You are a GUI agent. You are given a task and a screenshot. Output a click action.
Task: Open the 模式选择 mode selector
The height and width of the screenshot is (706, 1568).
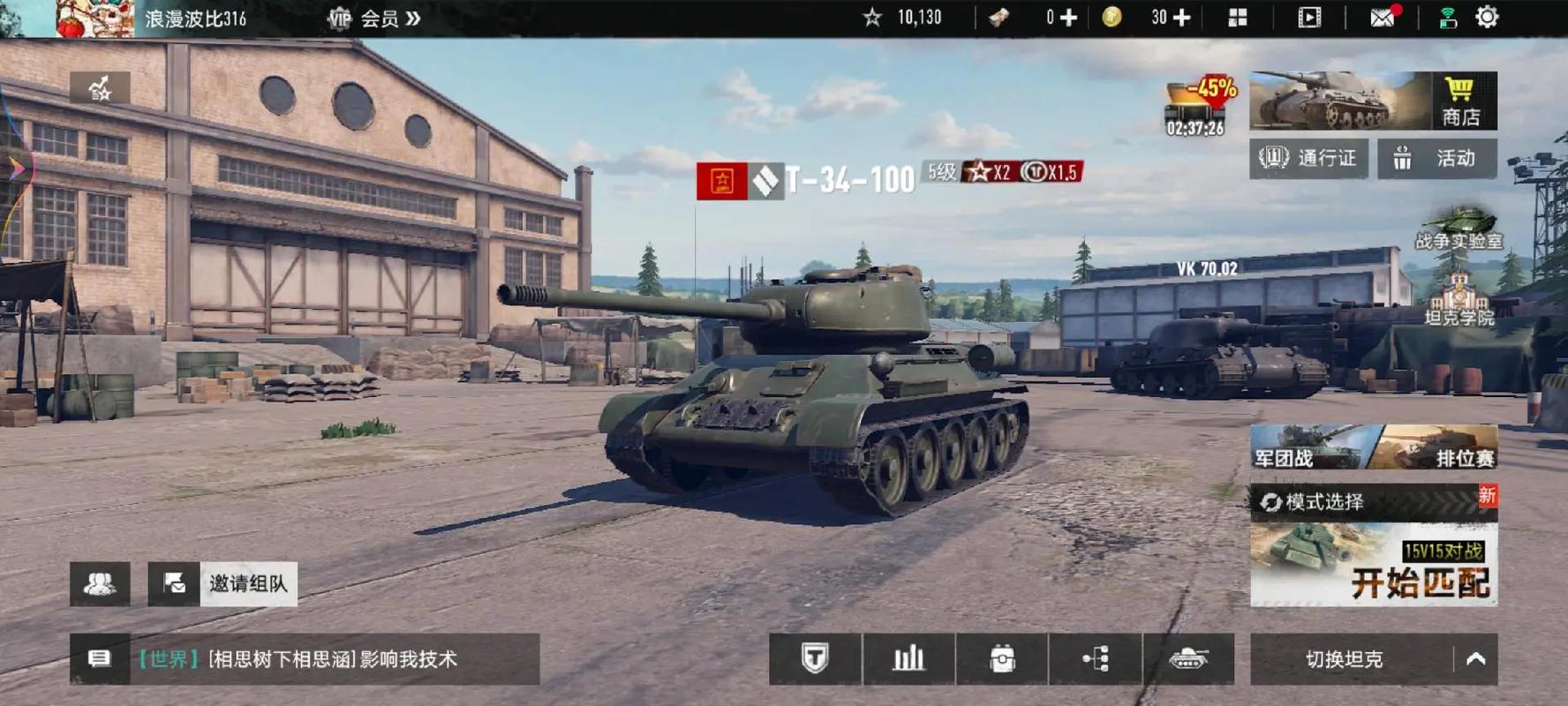(1324, 502)
